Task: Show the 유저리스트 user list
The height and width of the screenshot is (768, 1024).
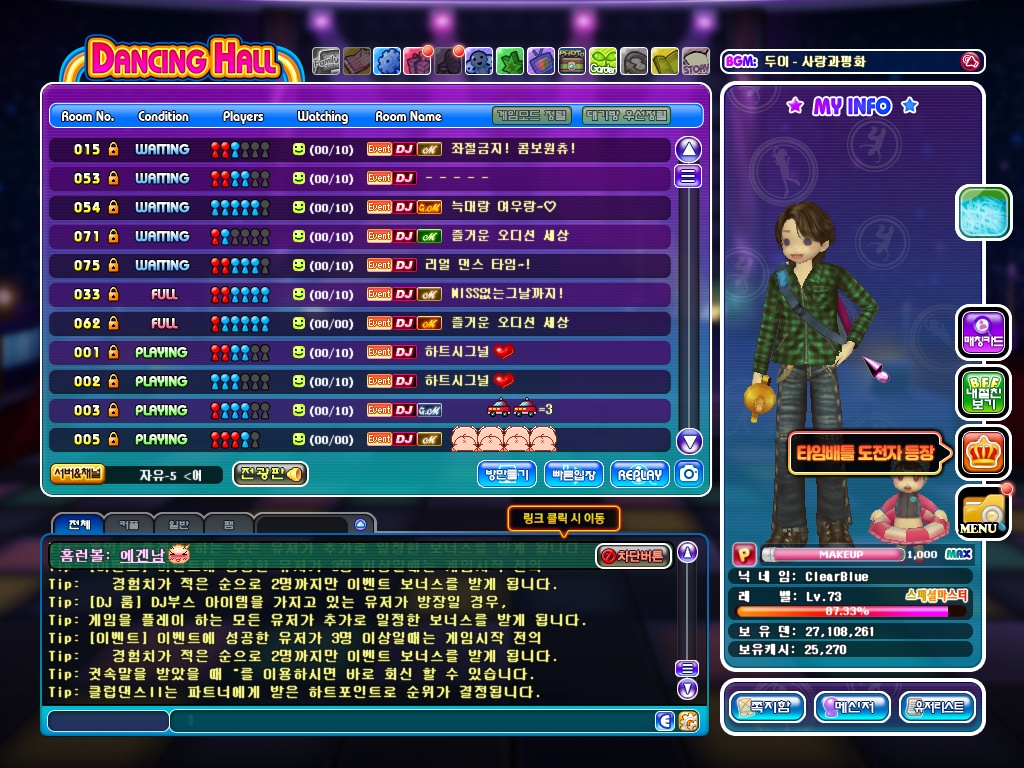Action: pyautogui.click(x=937, y=707)
